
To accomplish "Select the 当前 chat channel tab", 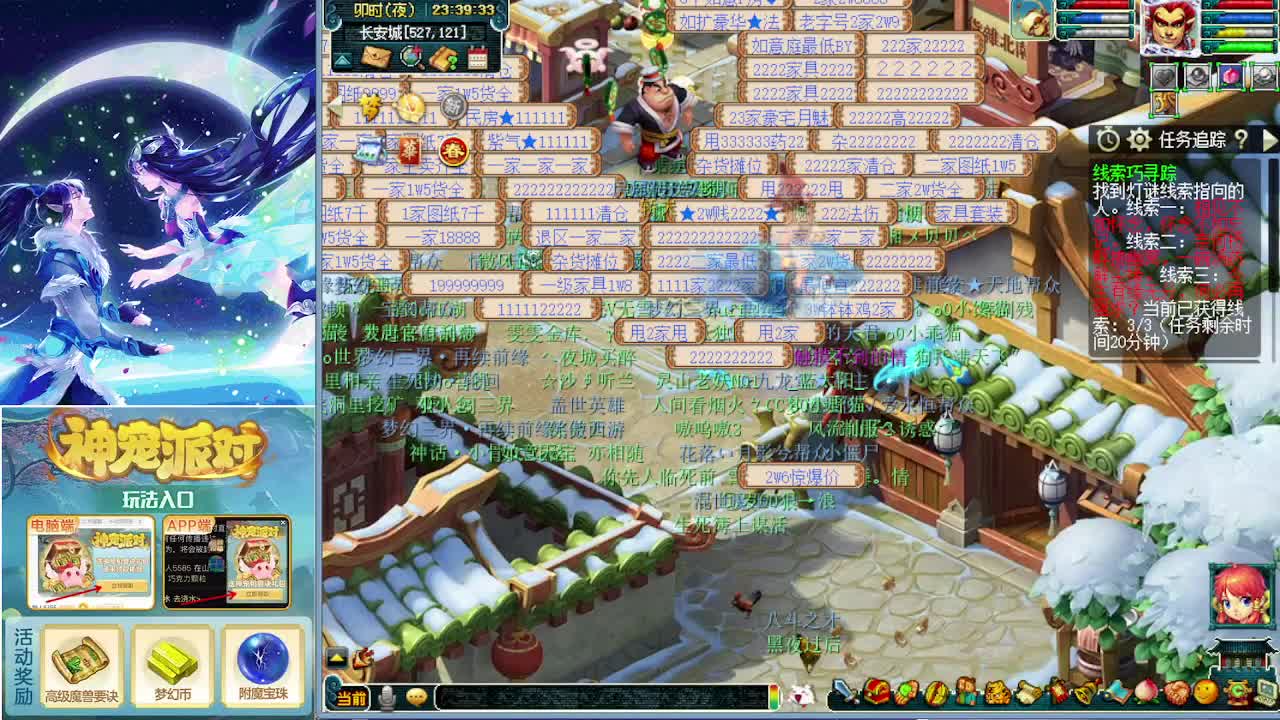I will click(x=353, y=697).
